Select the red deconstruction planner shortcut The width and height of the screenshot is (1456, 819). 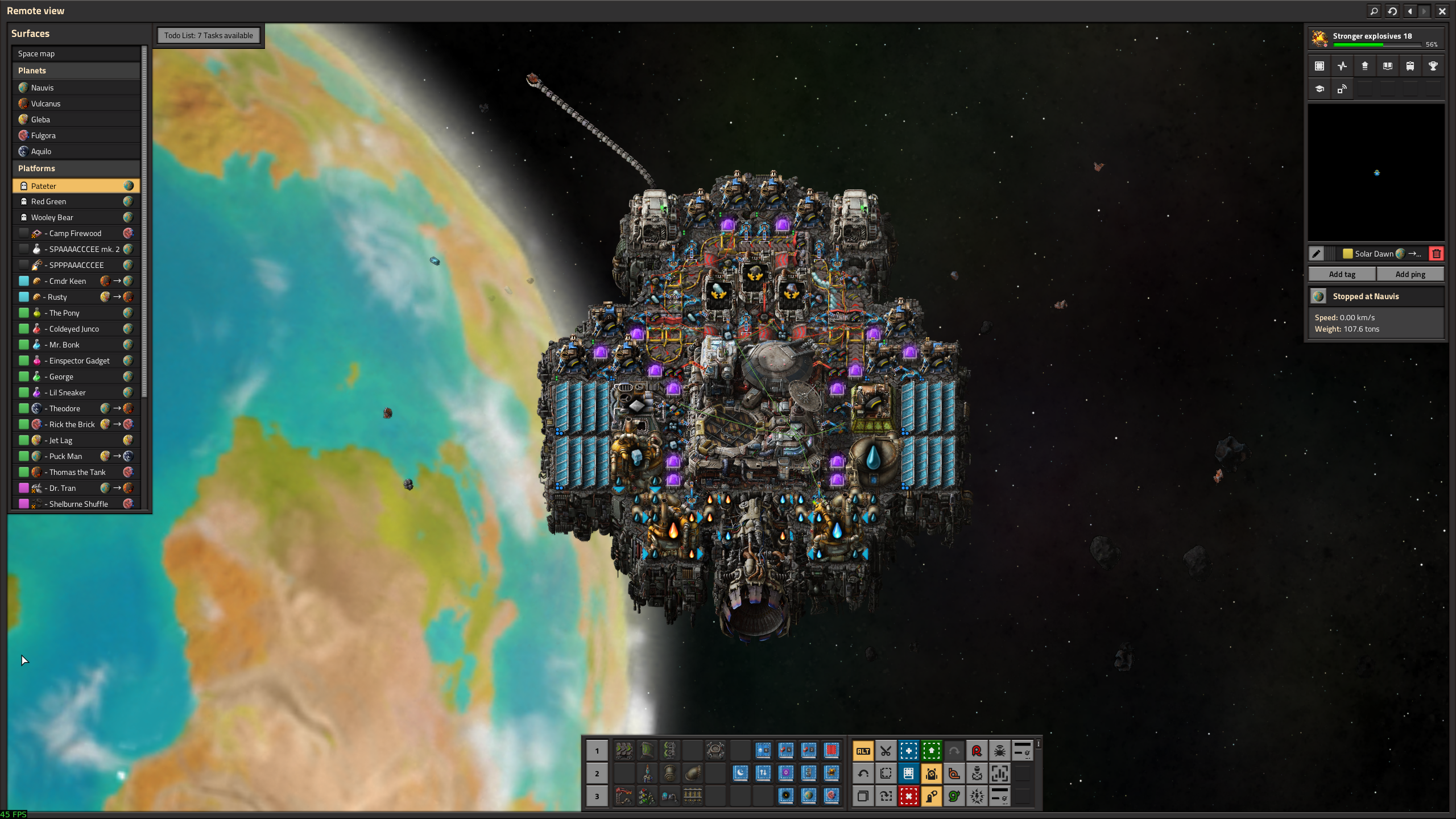pos(908,796)
